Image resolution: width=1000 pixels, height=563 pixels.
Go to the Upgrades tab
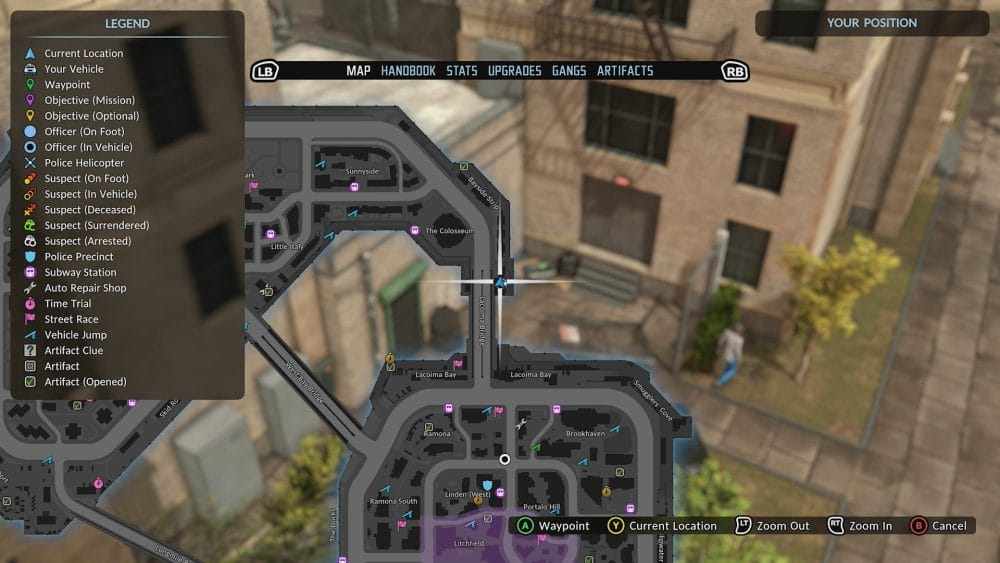click(x=515, y=71)
